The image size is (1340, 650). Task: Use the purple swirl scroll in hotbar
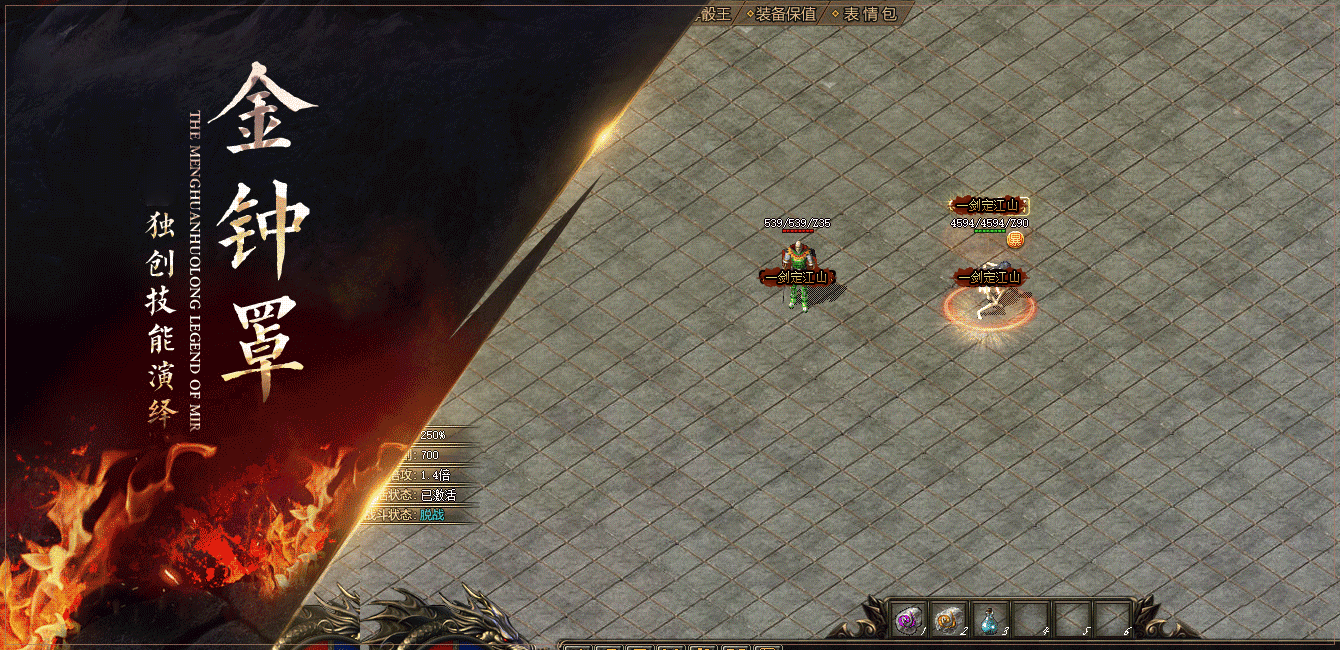coord(908,620)
